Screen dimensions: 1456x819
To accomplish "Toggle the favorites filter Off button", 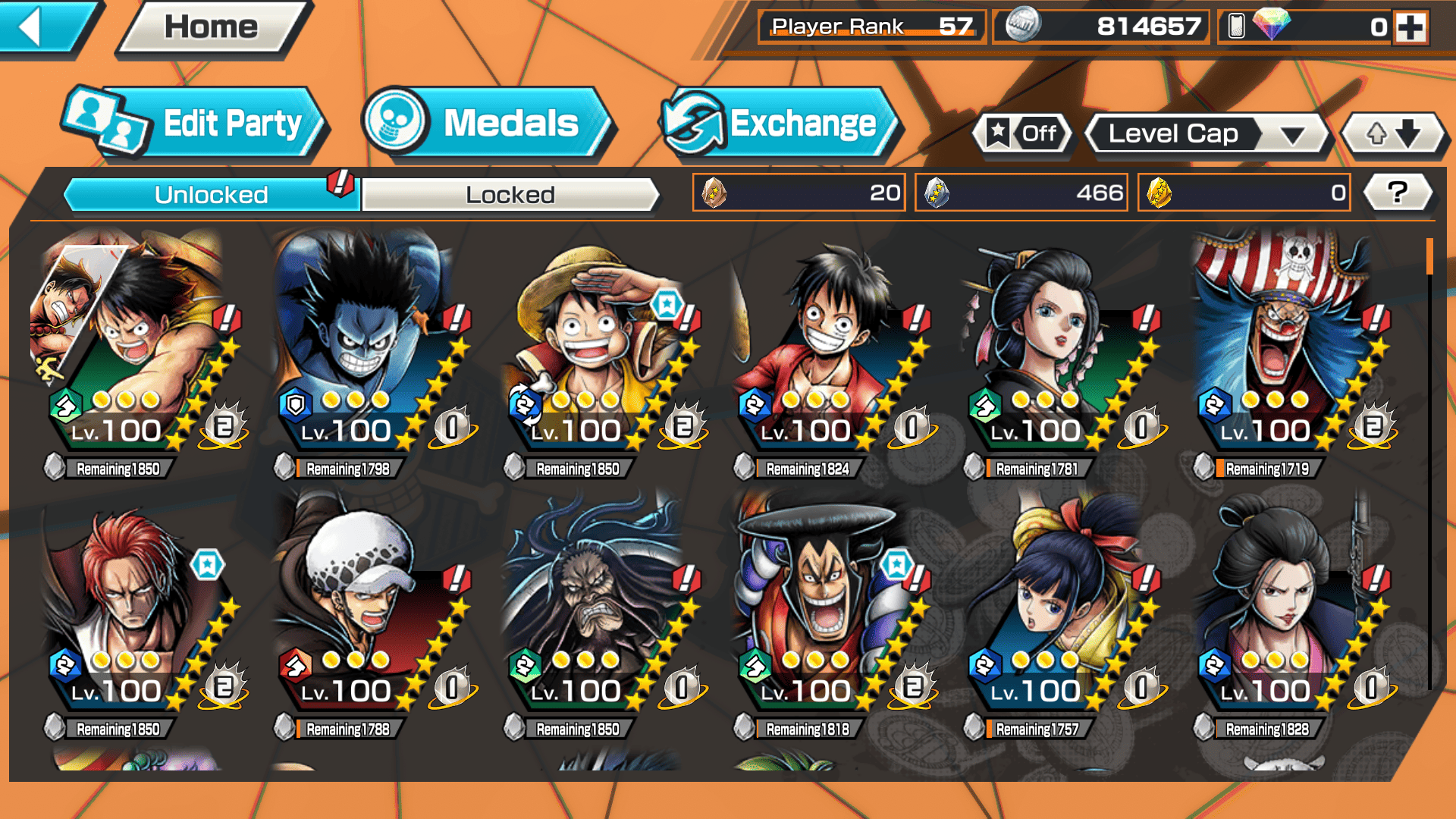I will (x=1023, y=134).
